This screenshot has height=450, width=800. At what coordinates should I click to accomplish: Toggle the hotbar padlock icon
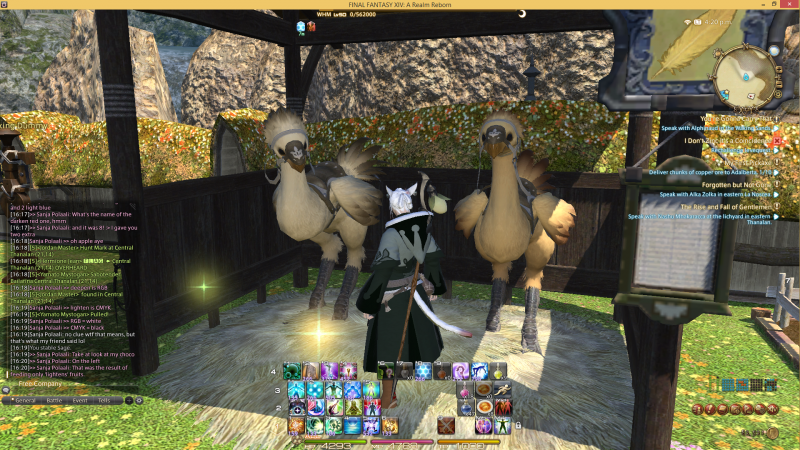[518, 424]
